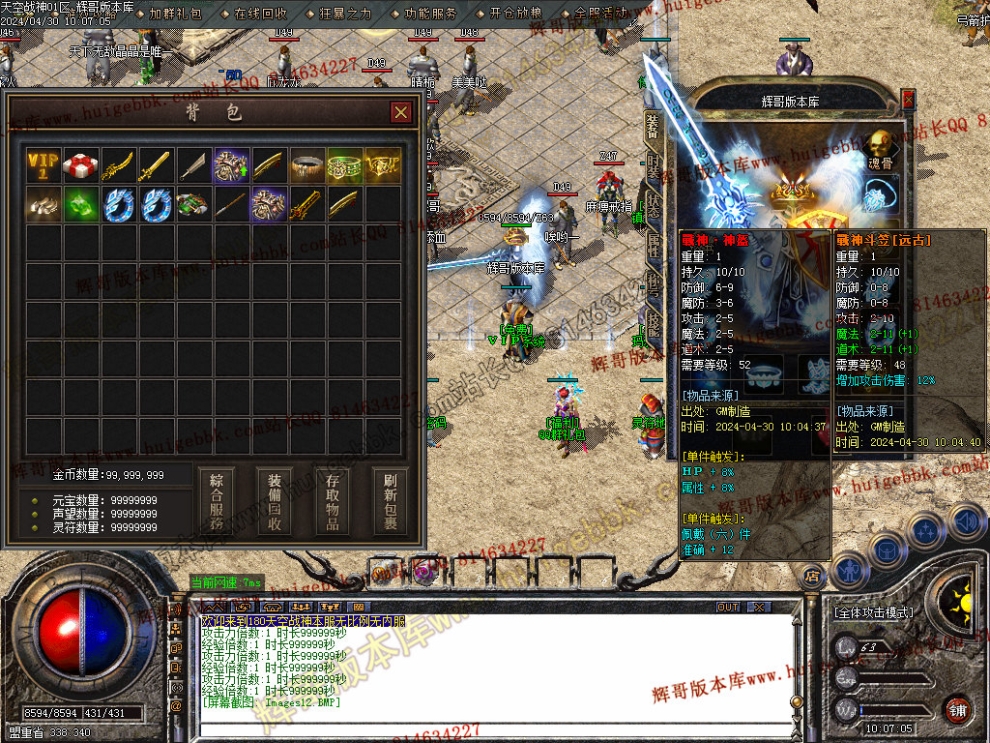
Task: Open 存取物品 item storage
Action: [332, 501]
